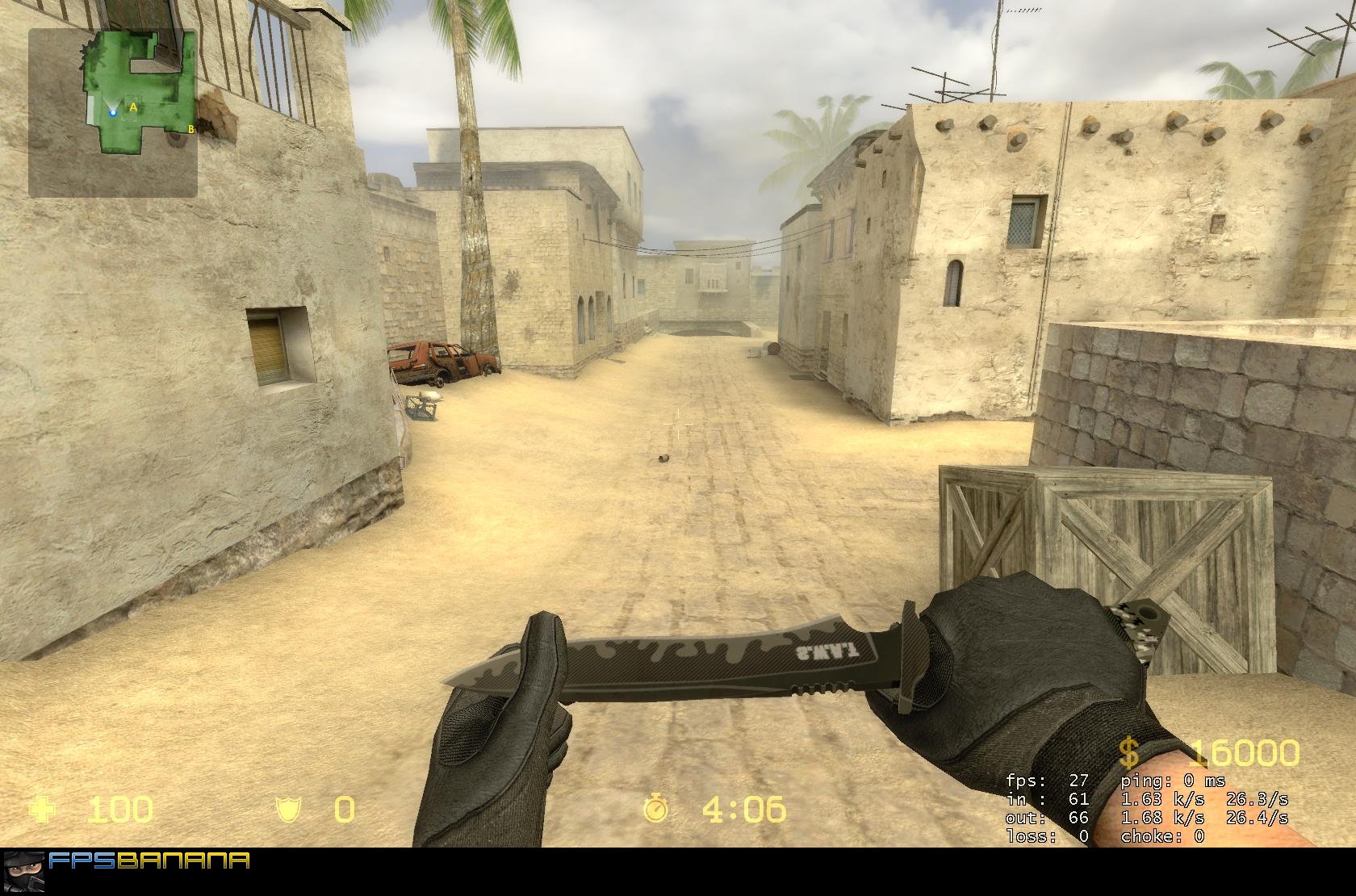Click the player dot on the radar
Image resolution: width=1356 pixels, height=896 pixels.
pyautogui.click(x=113, y=113)
